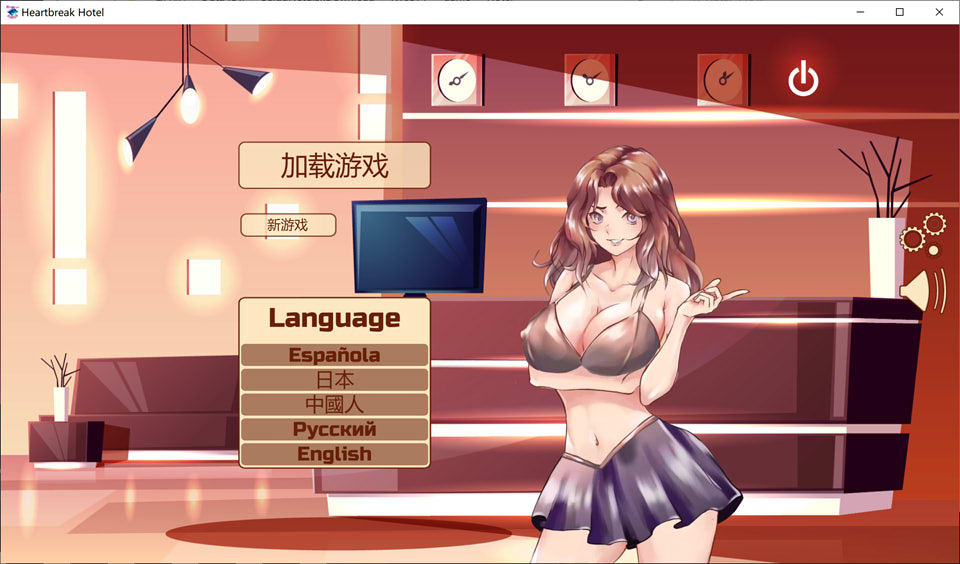Minimize the game window
960x564 pixels.
tap(861, 12)
